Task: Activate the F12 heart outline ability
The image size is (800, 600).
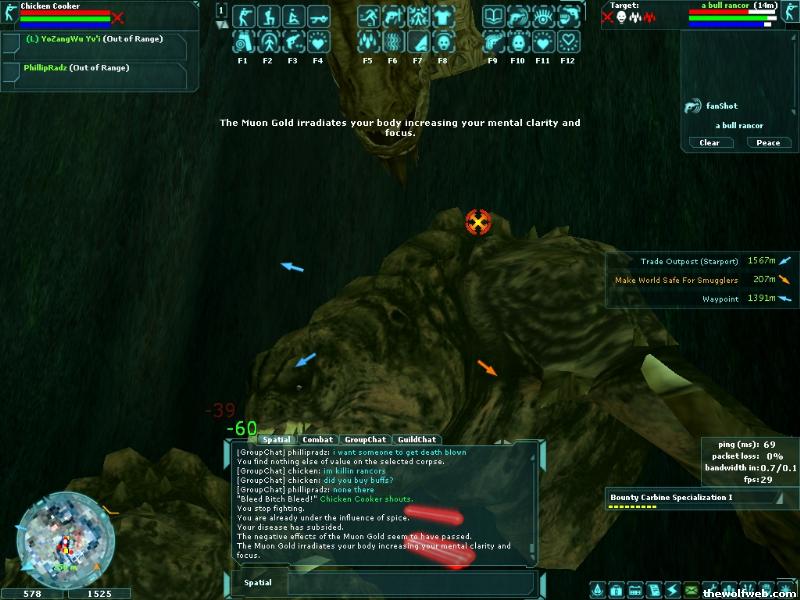Action: pyautogui.click(x=569, y=42)
